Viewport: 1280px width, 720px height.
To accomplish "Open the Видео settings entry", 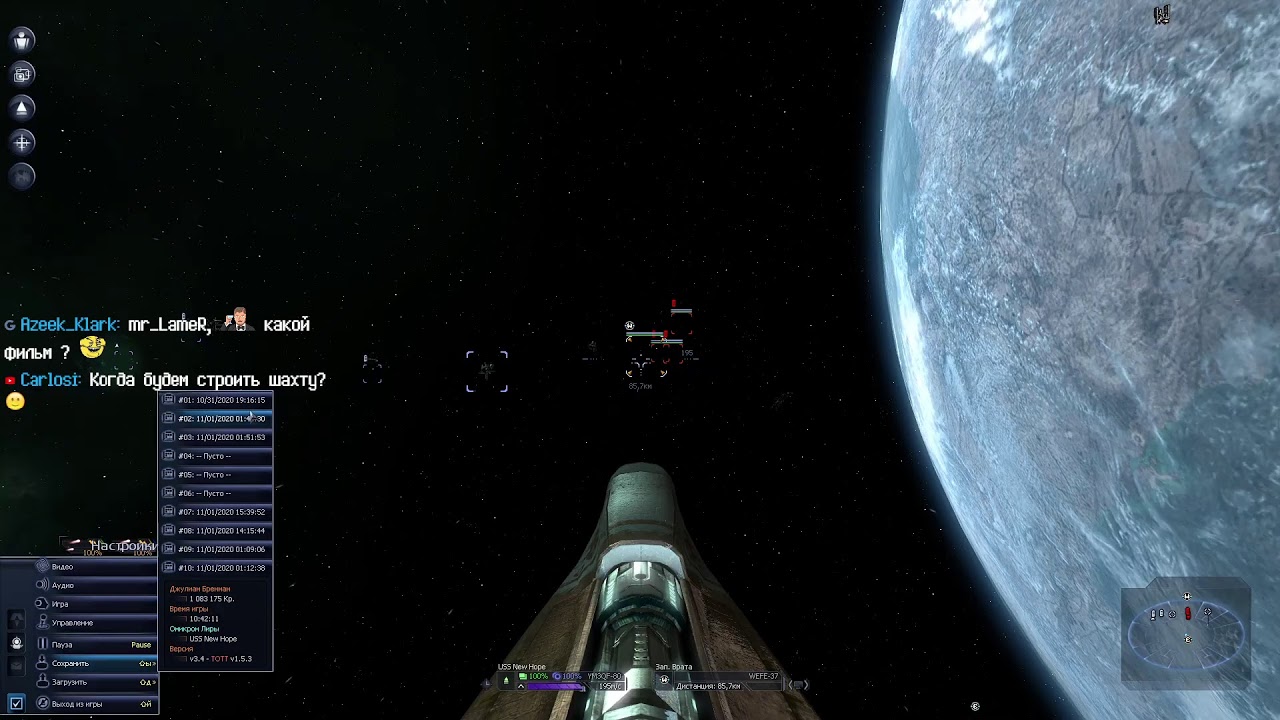I will click(63, 567).
